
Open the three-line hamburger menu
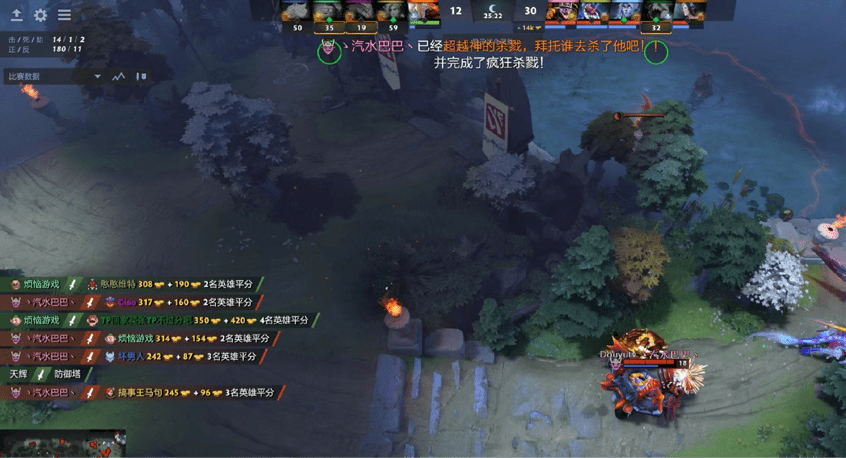[64, 16]
